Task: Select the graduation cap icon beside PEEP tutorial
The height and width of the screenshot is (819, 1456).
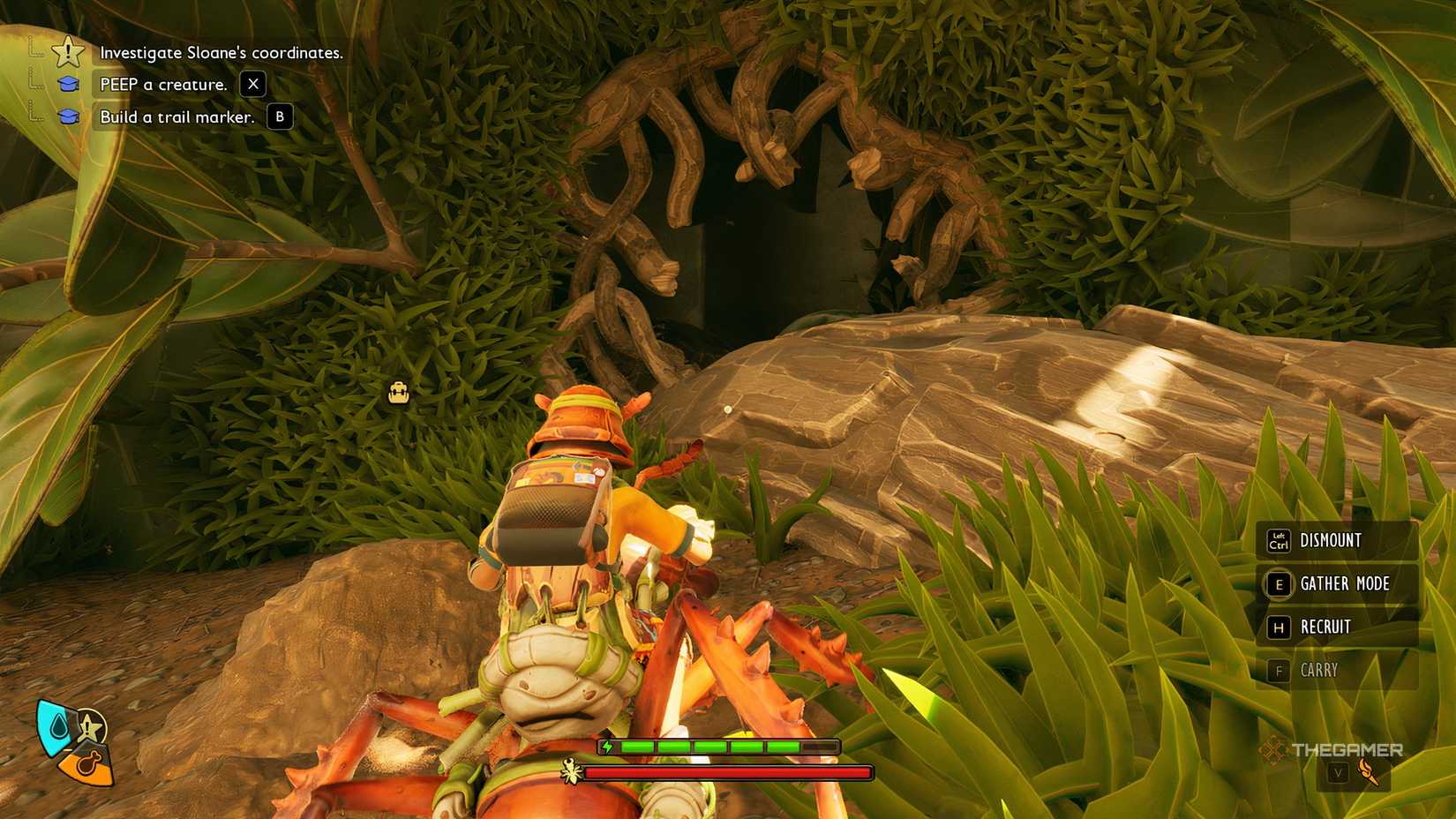Action: point(67,84)
